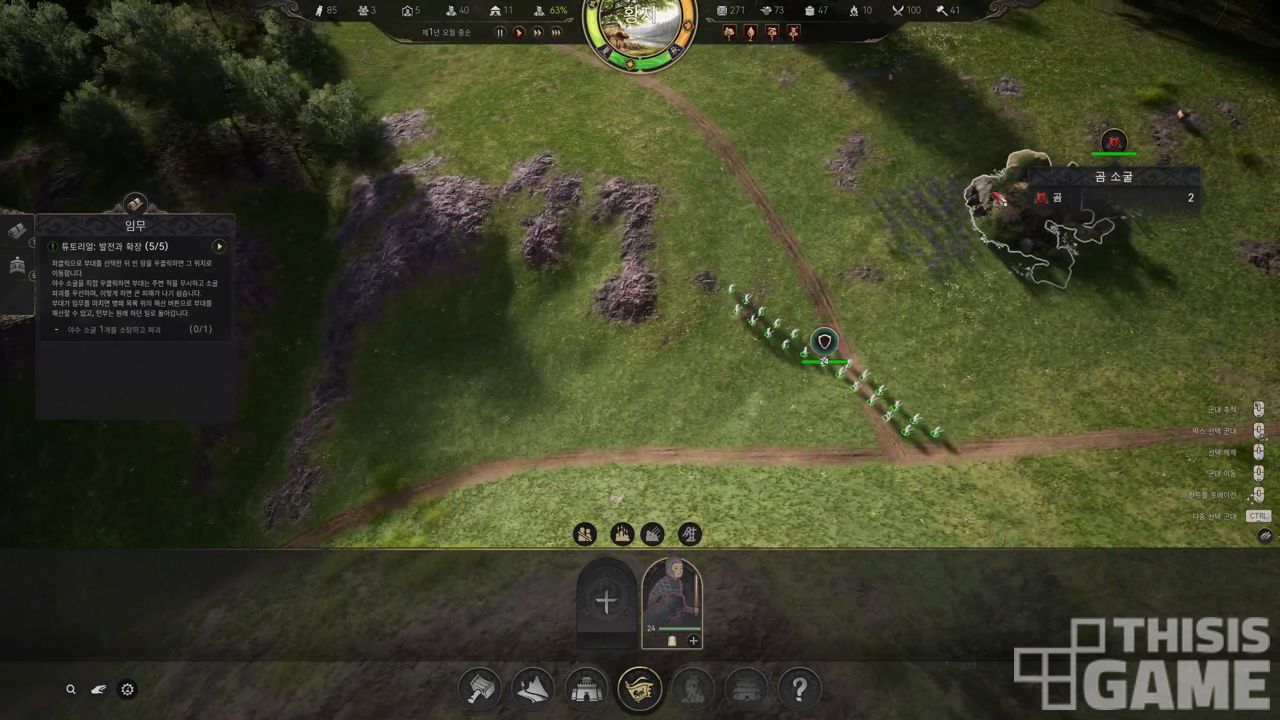Open the question mark help button
This screenshot has width=1280, height=720.
pos(799,689)
